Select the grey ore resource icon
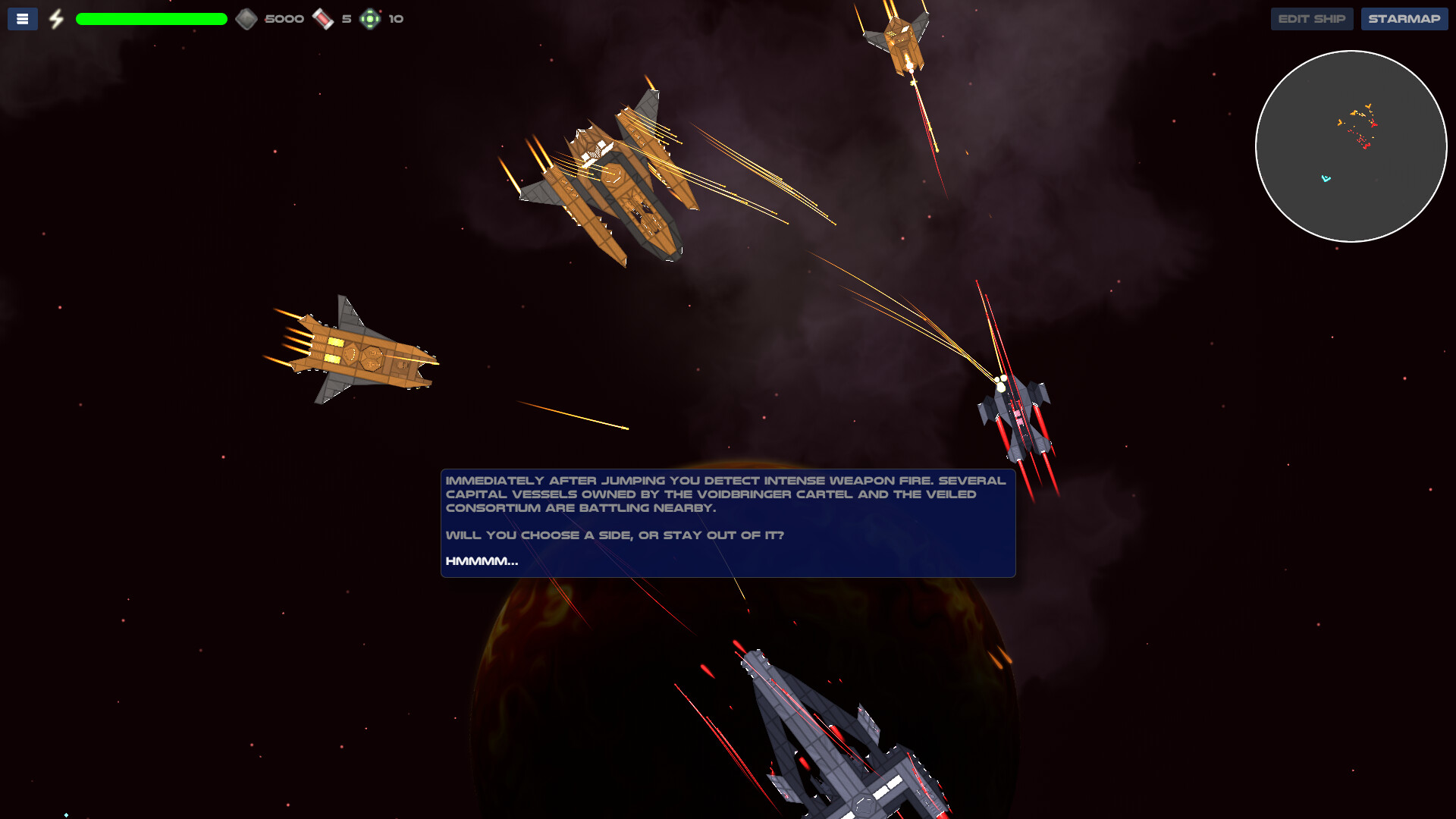This screenshot has width=1456, height=819. click(247, 18)
